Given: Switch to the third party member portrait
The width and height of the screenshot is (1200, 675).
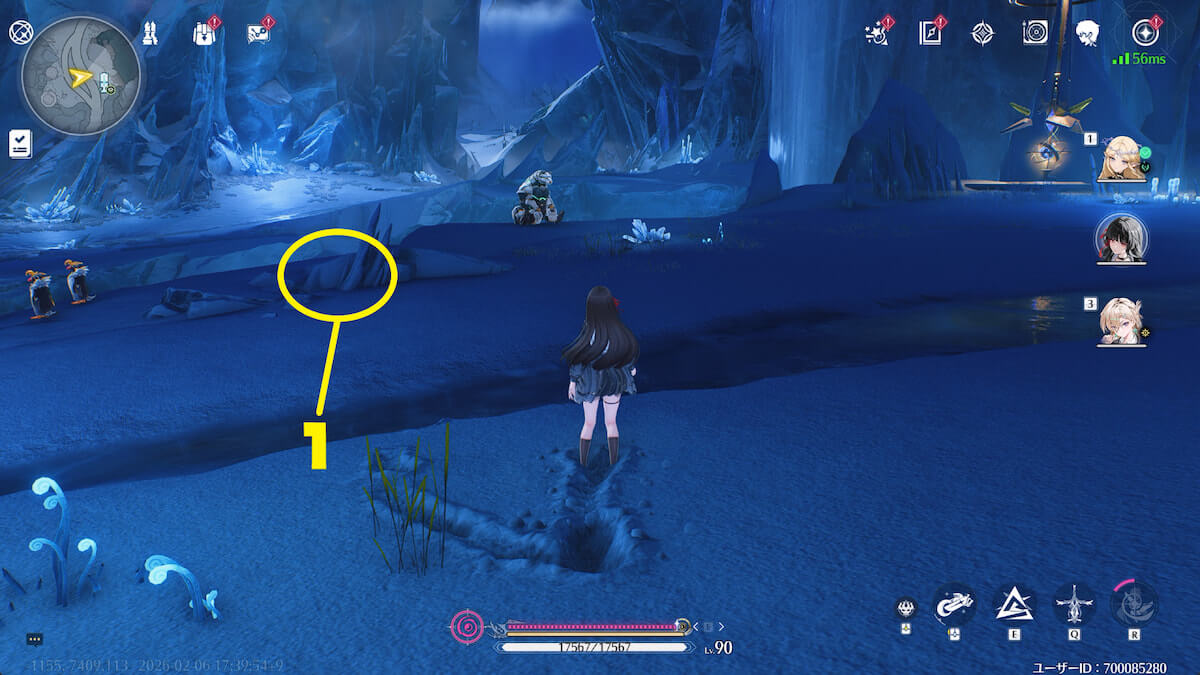Looking at the screenshot, I should click(x=1121, y=320).
